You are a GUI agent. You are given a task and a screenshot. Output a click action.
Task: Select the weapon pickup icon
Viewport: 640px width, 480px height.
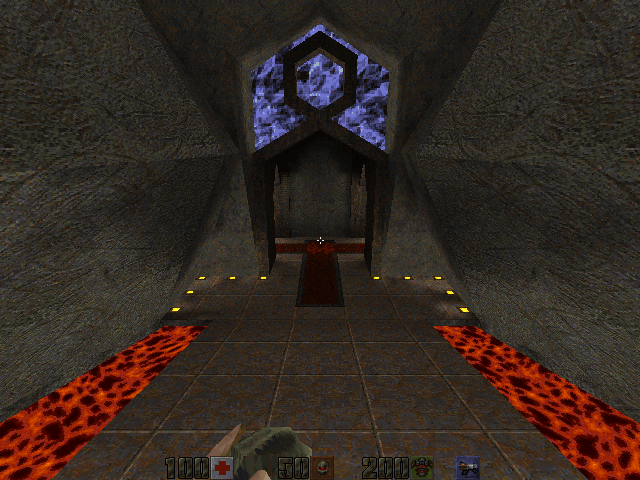click(x=467, y=467)
